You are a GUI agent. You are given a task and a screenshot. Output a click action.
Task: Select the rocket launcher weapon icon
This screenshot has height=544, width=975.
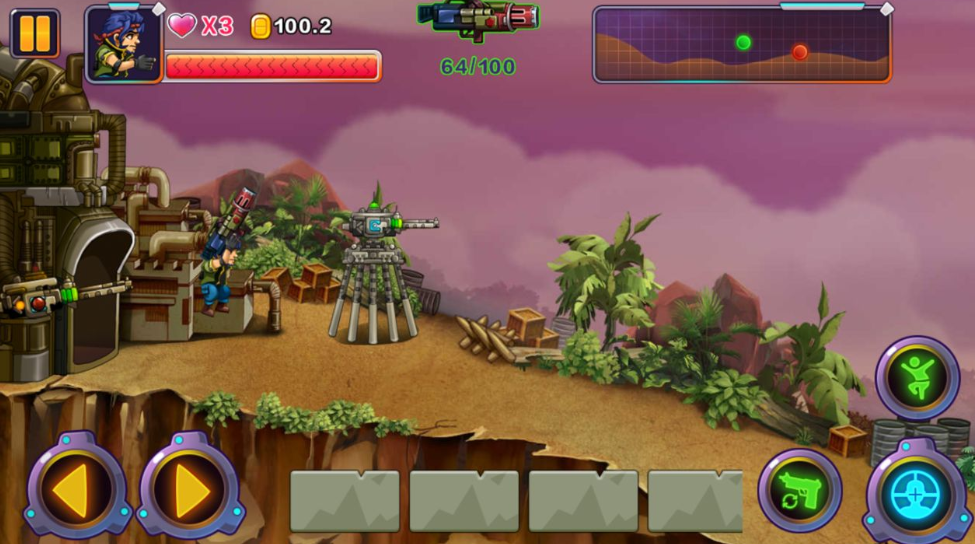[x=478, y=18]
